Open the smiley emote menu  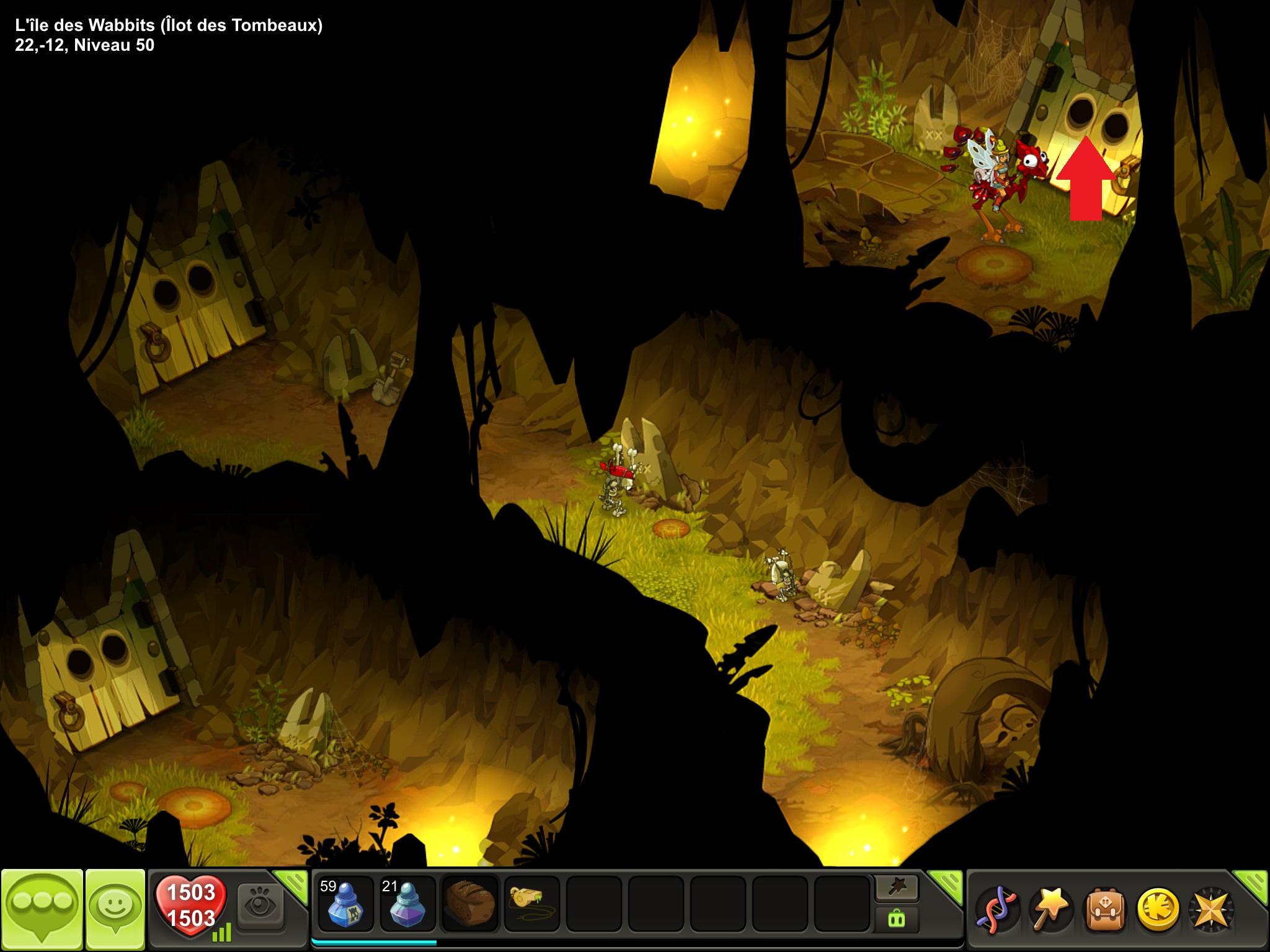click(x=115, y=908)
